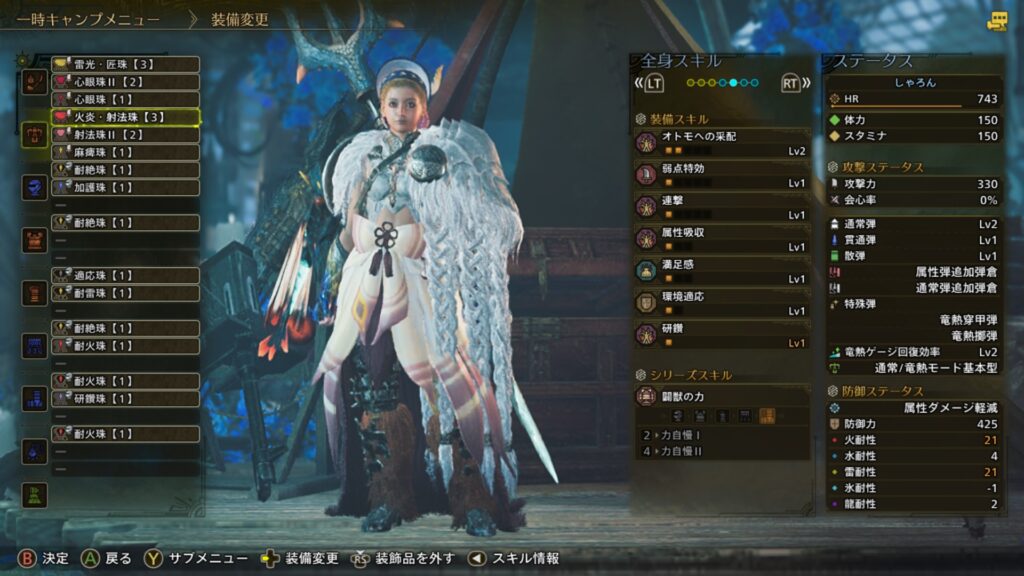The width and height of the screenshot is (1024, 576).
Task: Select the 雷光・匠珠【3】 decoration row
Action: tap(125, 64)
